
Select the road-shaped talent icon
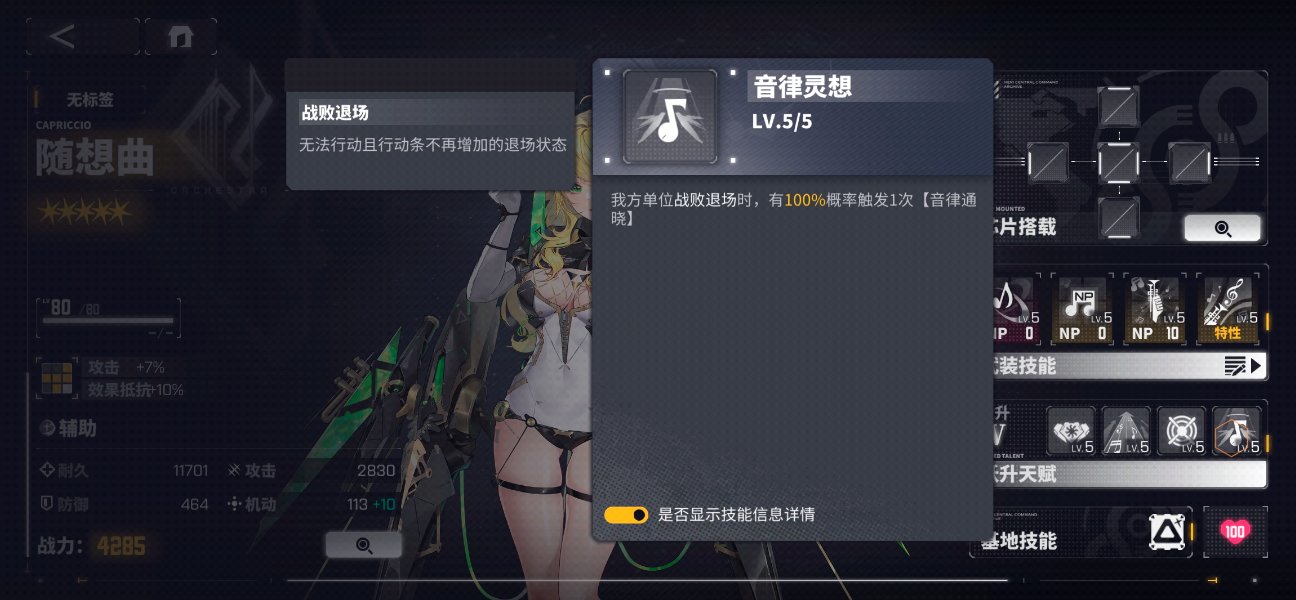click(x=1126, y=431)
